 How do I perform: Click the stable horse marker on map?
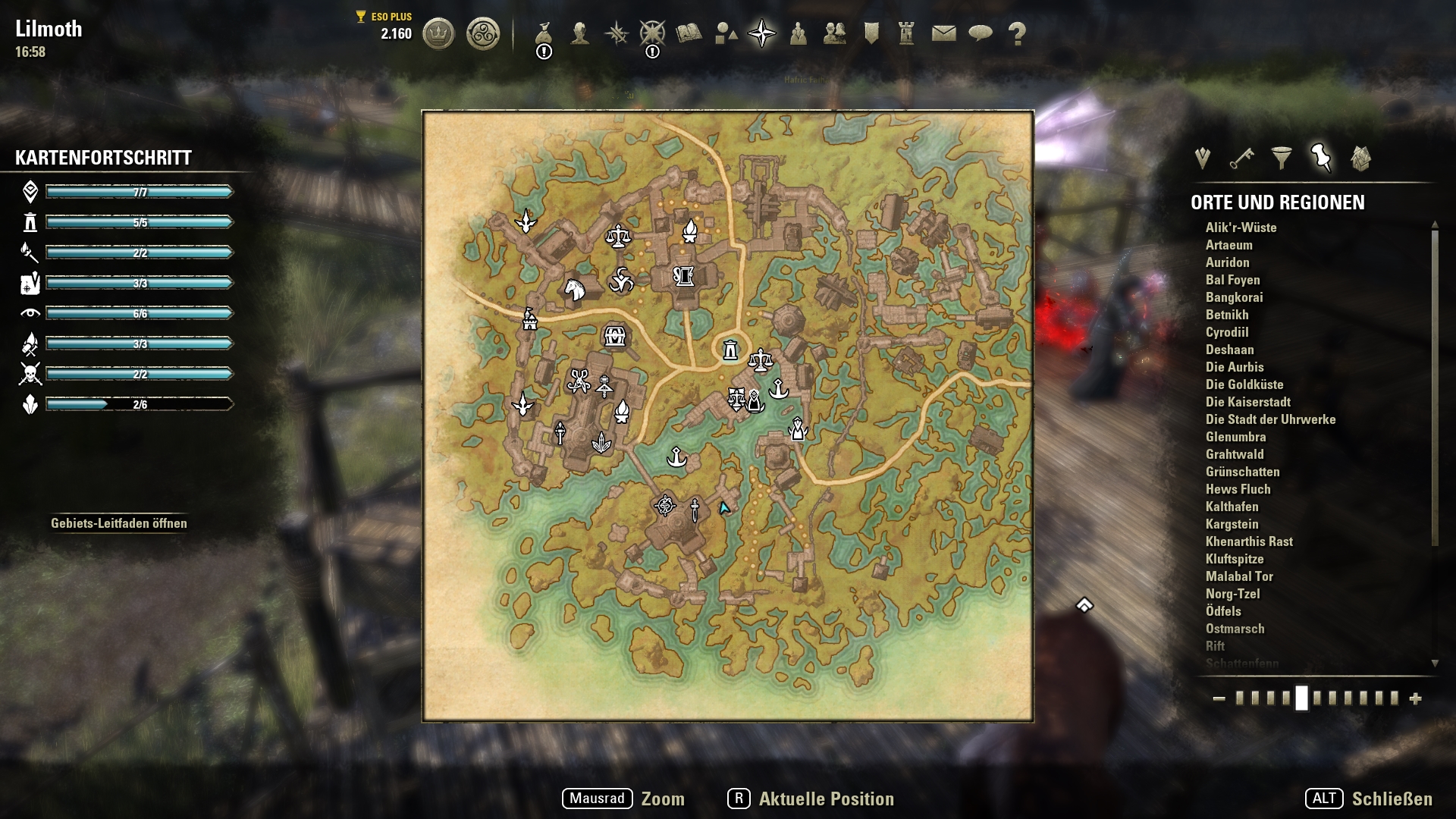tap(575, 289)
